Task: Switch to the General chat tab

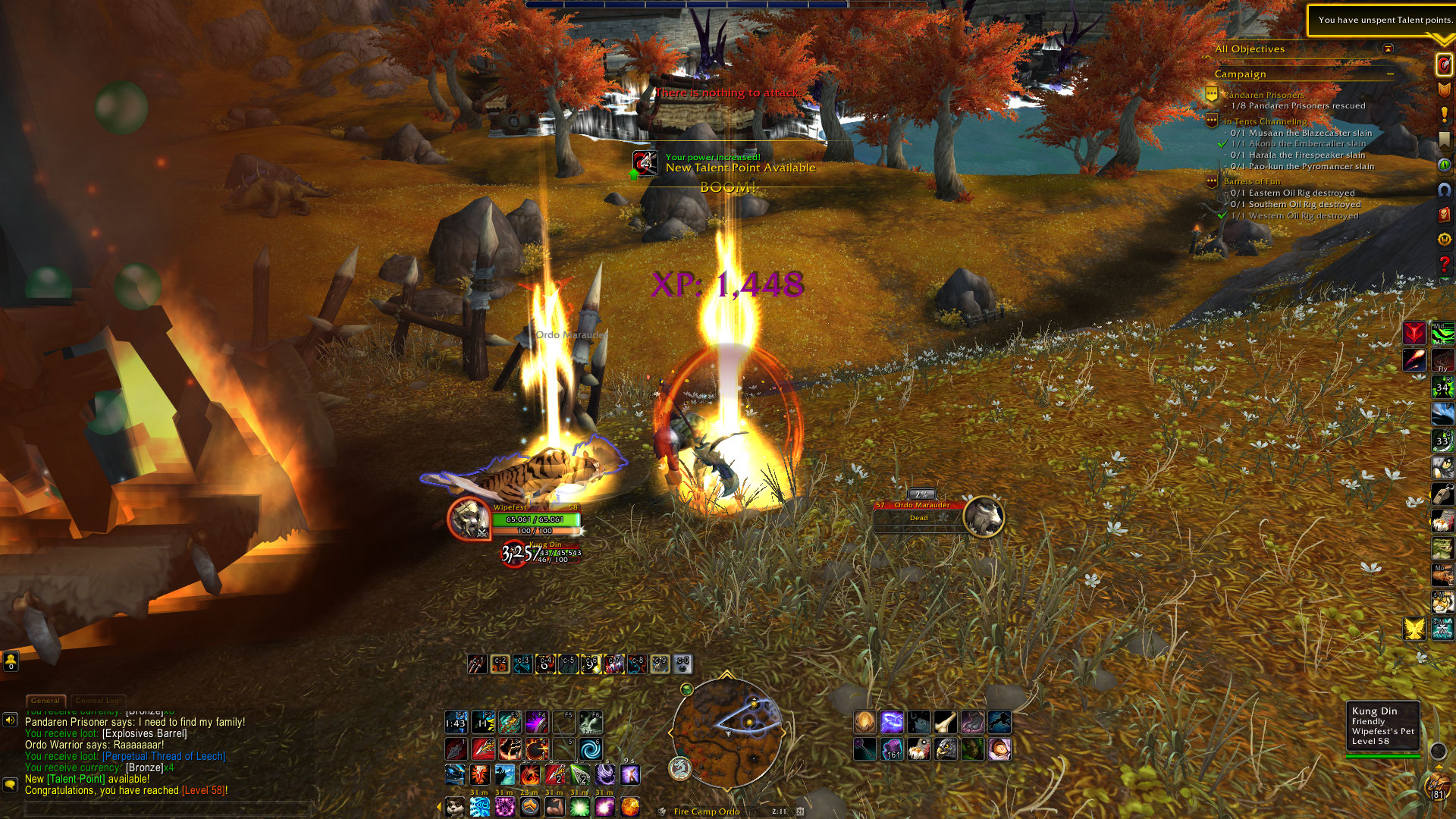Action: [45, 701]
